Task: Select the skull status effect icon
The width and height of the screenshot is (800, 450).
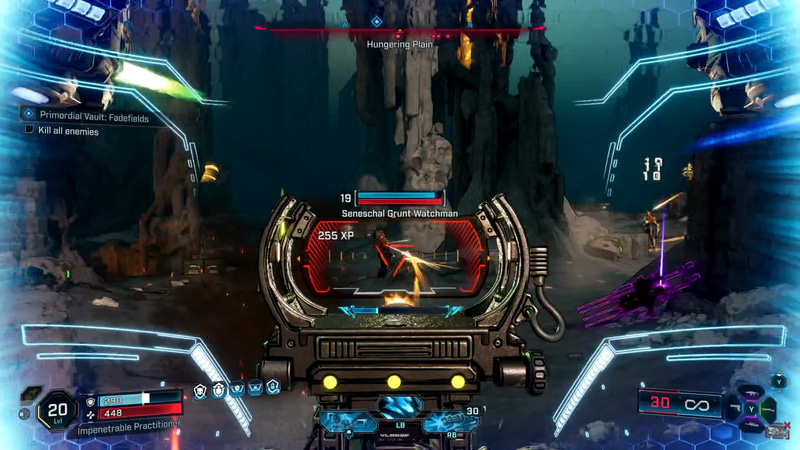Action: pos(201,389)
